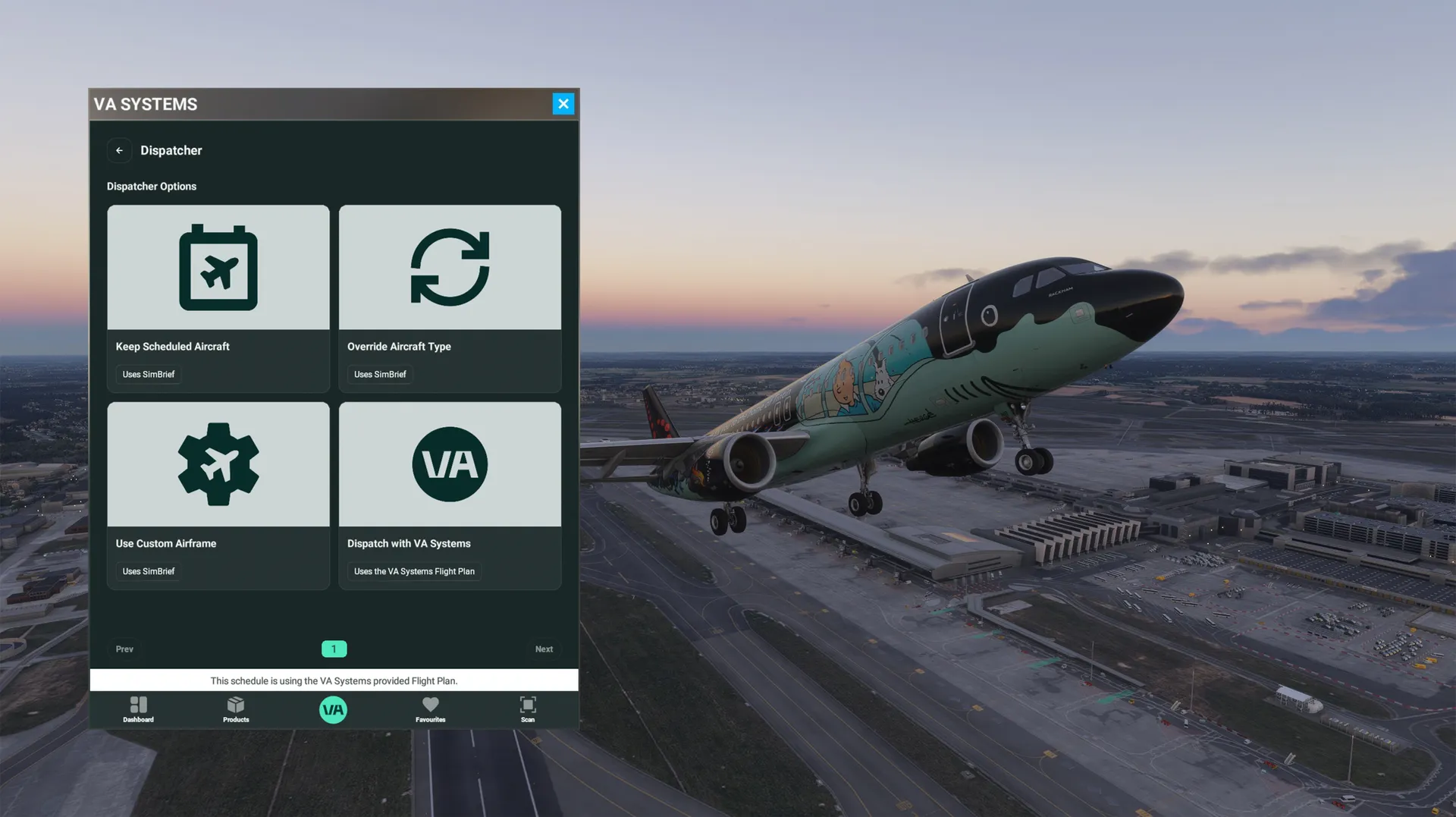This screenshot has width=1456, height=817.
Task: Close the VA Systems panel
Action: tap(563, 104)
